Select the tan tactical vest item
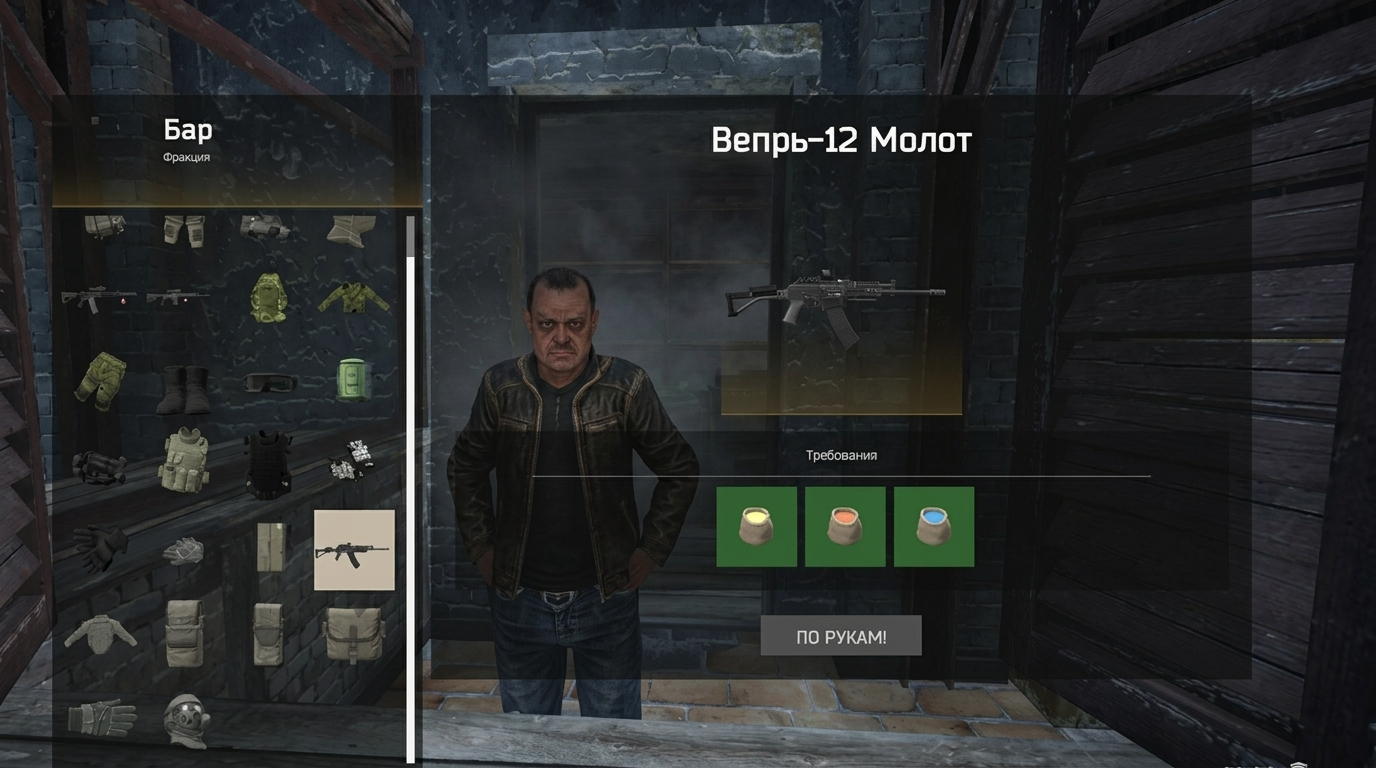 184,460
